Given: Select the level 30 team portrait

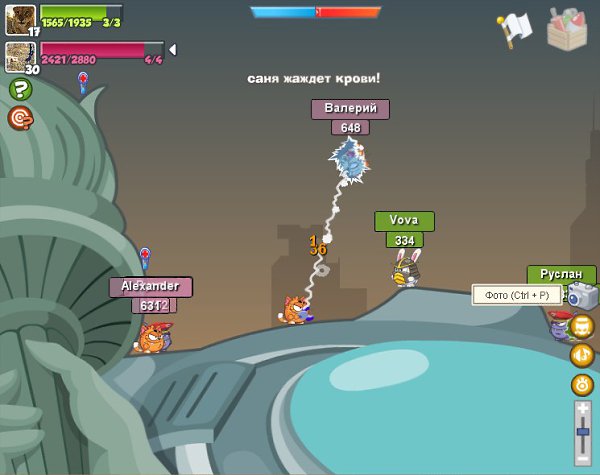Looking at the screenshot, I should pyautogui.click(x=20, y=56).
